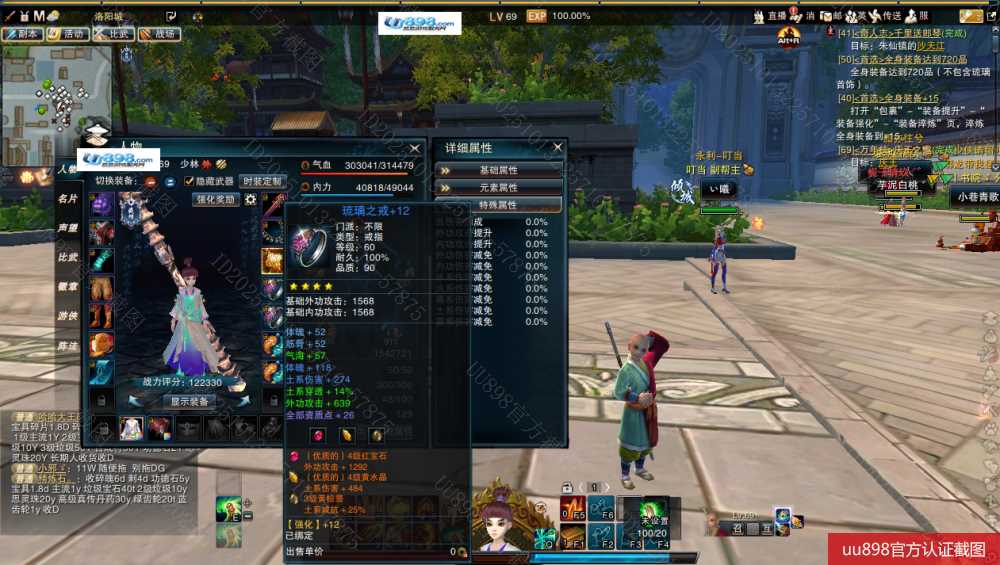
Task: Switch to the 声望 reputation tab
Action: coord(68,228)
